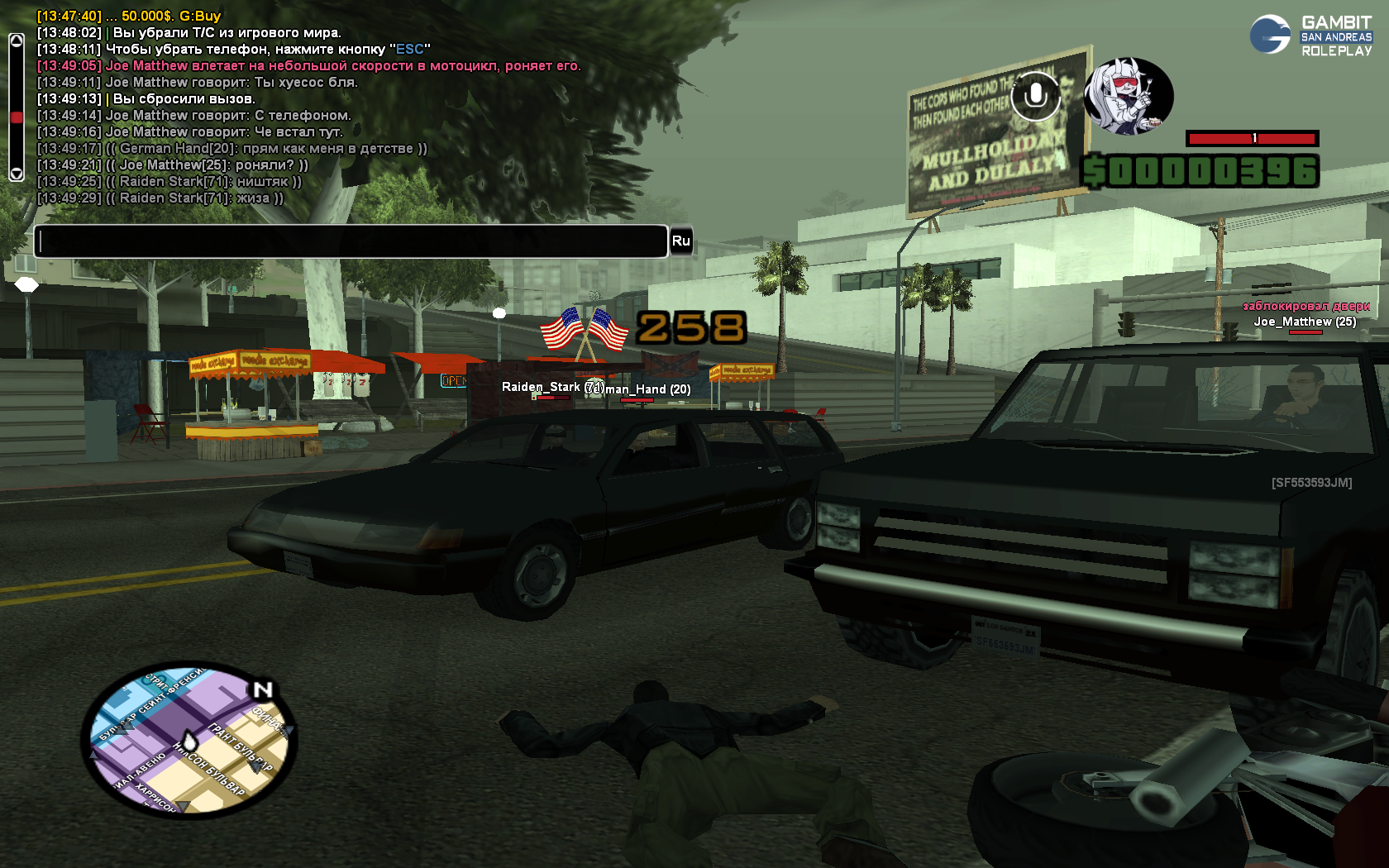Click the Gambit San Andreas Roleplay logo
The width and height of the screenshot is (1389, 868).
(1310, 36)
